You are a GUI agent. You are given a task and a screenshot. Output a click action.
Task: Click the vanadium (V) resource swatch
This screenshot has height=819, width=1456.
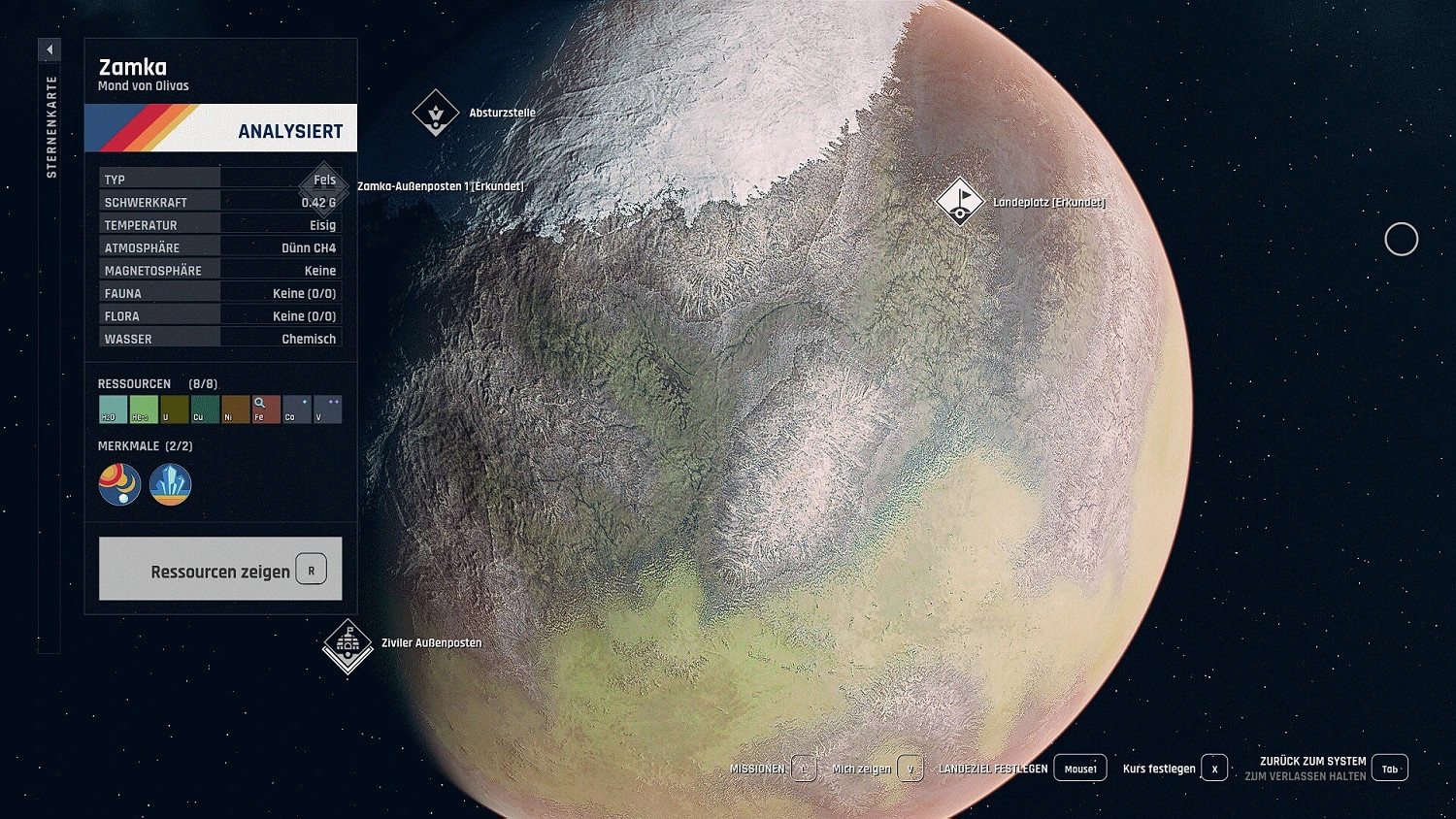coord(327,409)
